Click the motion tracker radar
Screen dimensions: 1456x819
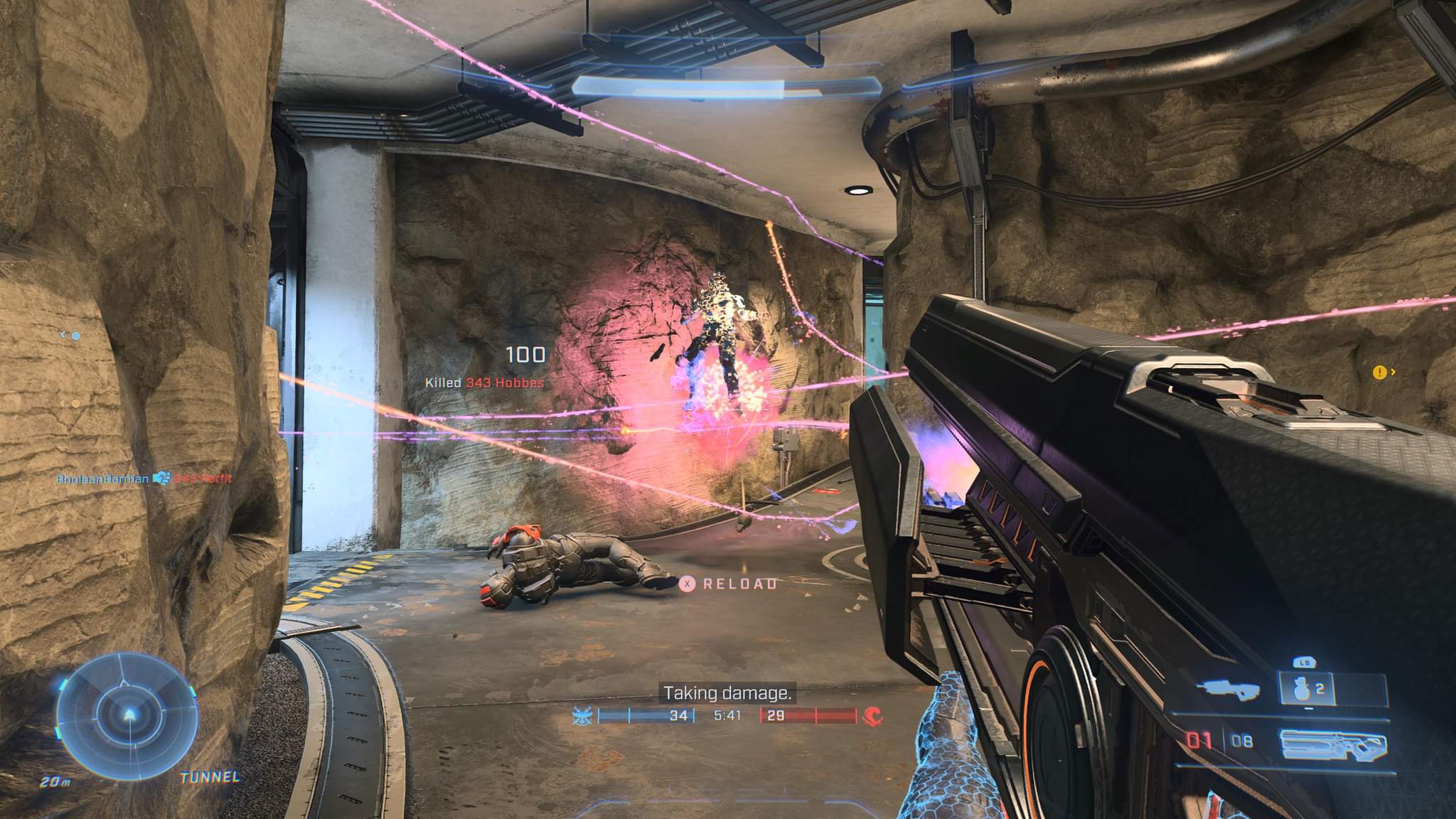point(125,717)
